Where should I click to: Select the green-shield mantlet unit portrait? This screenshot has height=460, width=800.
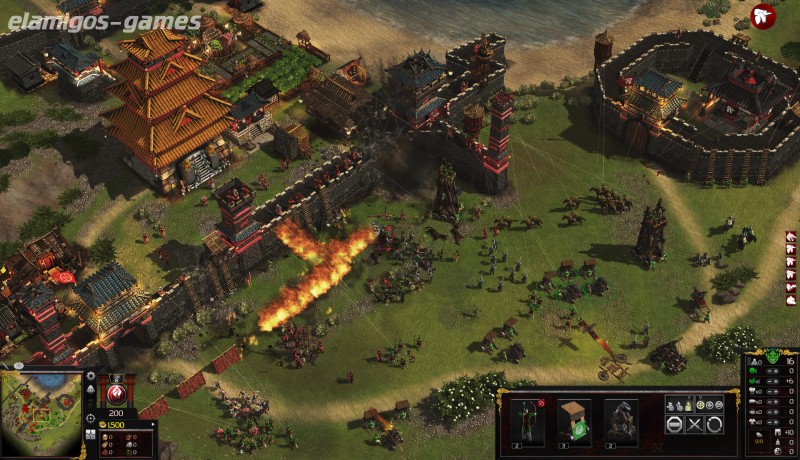pyautogui.click(x=574, y=418)
